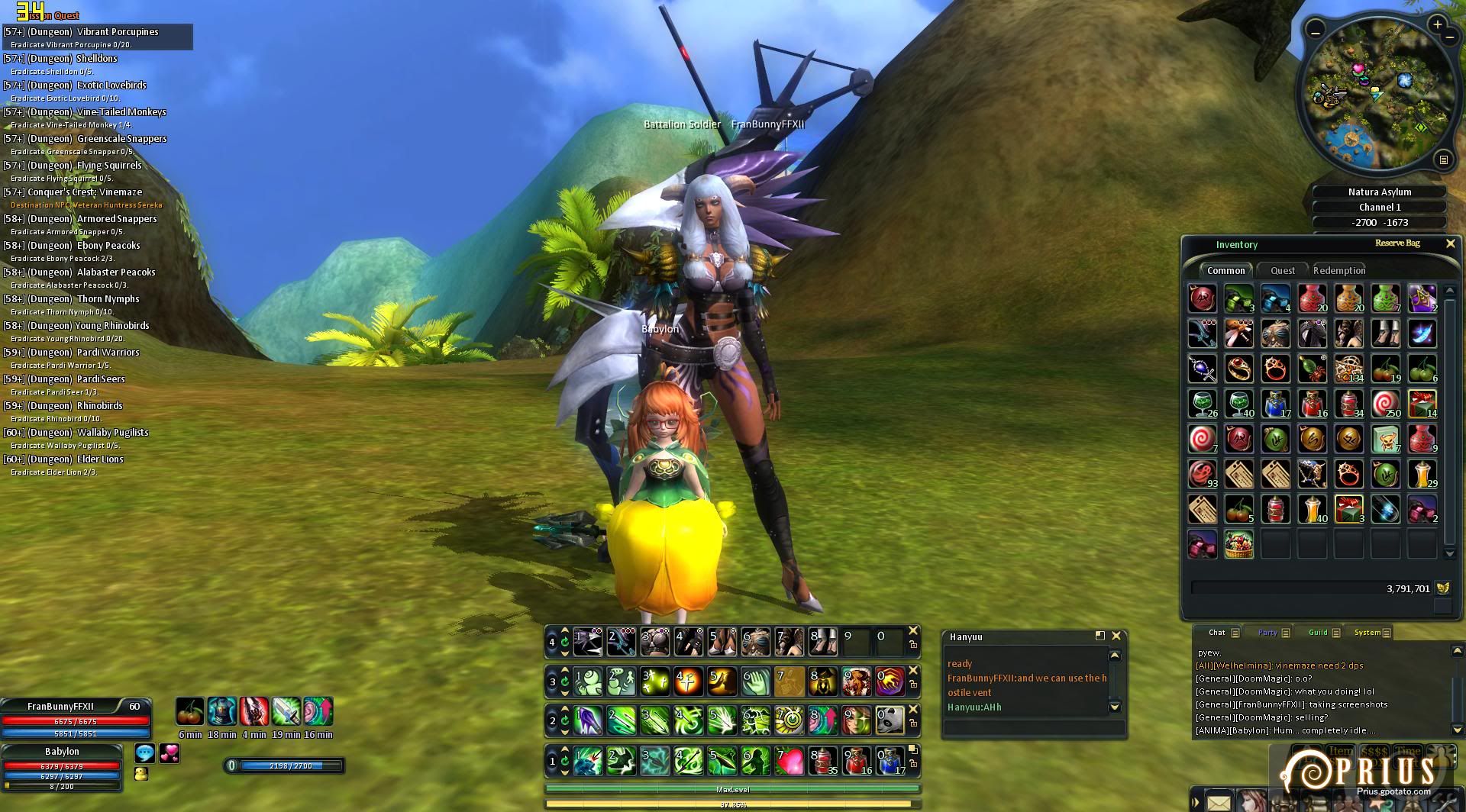Close the Hanyuu whisper window
This screenshot has height=812, width=1466.
coord(1116,636)
